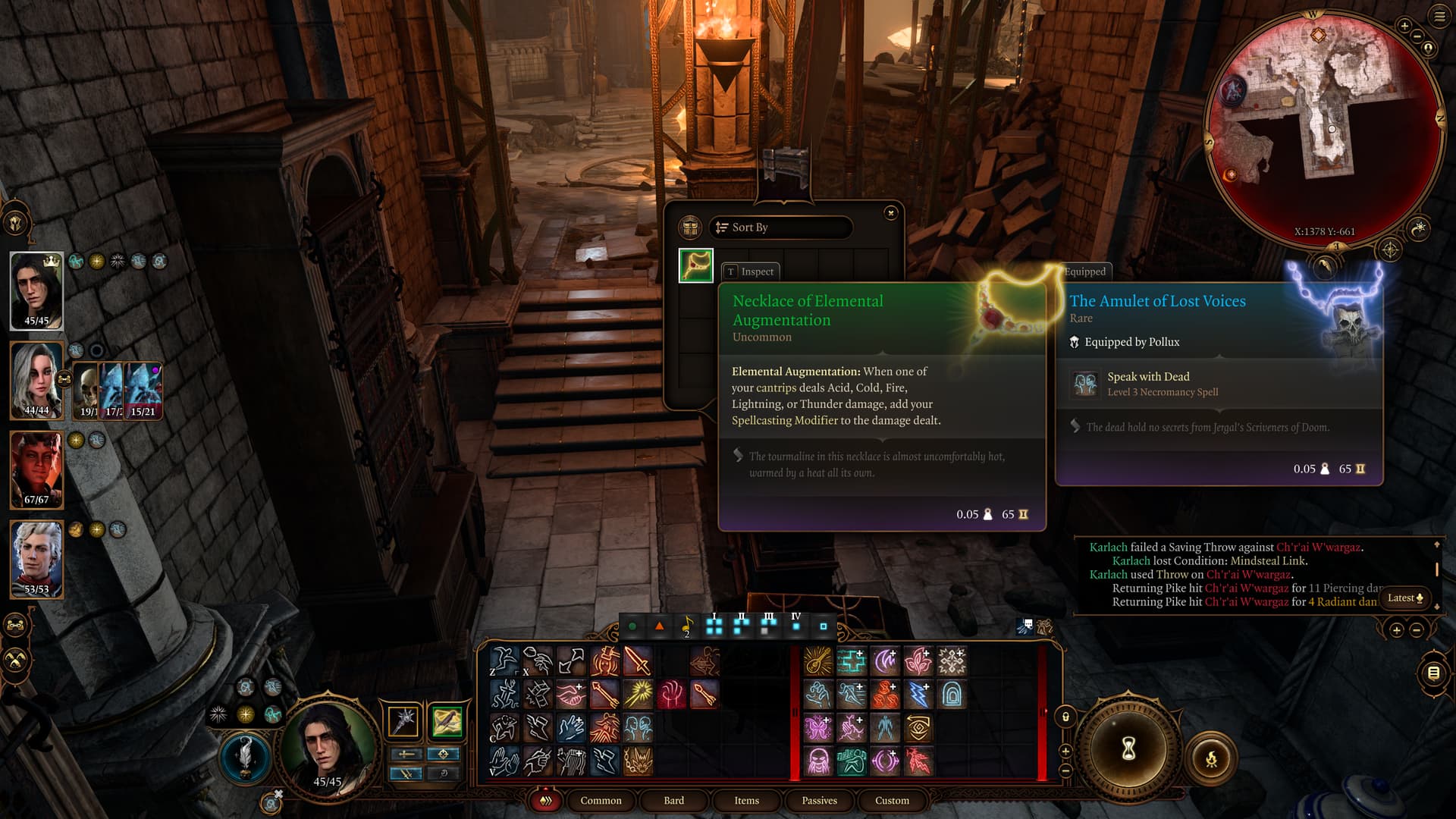The width and height of the screenshot is (1456, 819).
Task: Jump to Latest combat log entry
Action: (1405, 598)
